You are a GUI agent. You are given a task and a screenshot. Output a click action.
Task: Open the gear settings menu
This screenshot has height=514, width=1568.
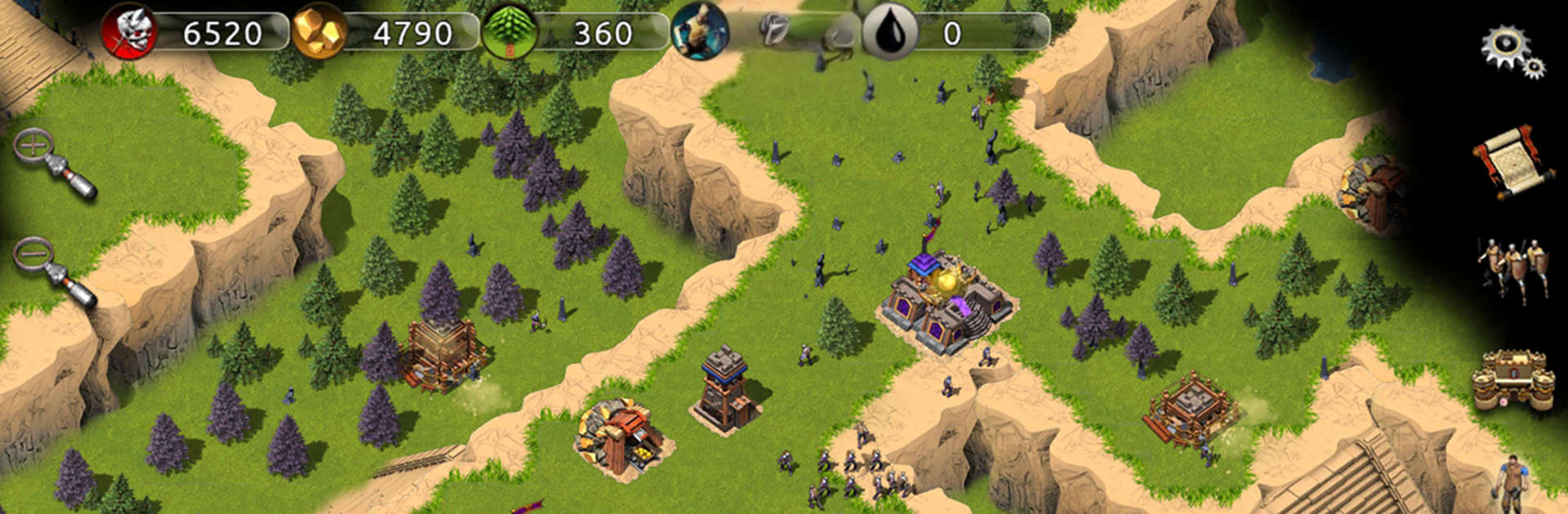click(x=1511, y=51)
